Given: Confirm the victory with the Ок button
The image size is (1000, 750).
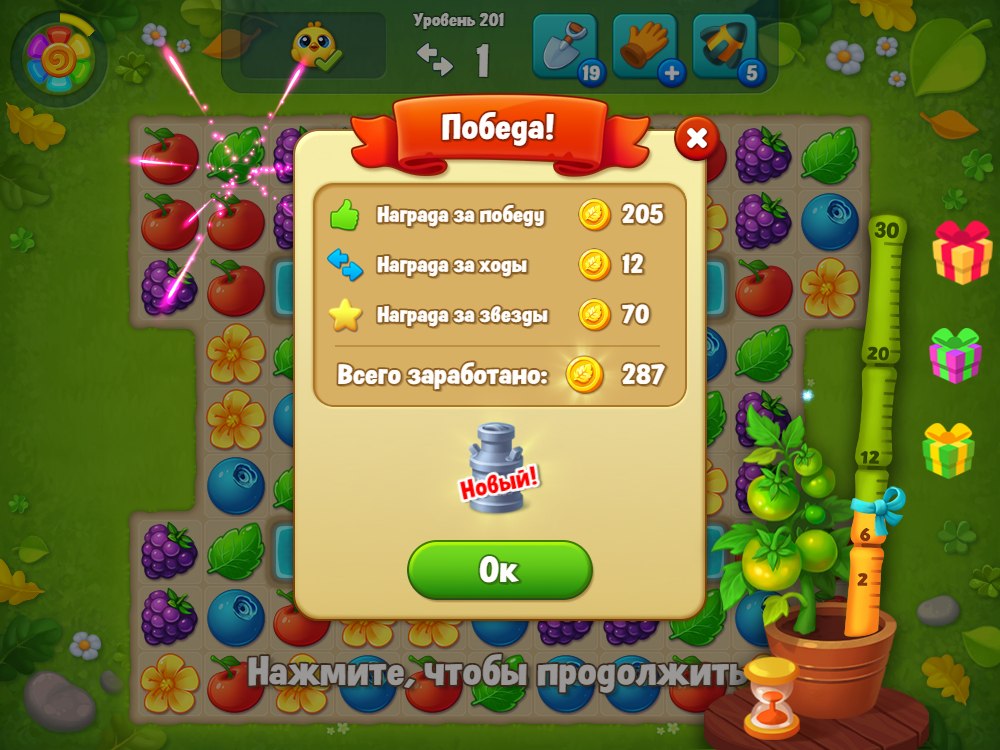Looking at the screenshot, I should 499,570.
